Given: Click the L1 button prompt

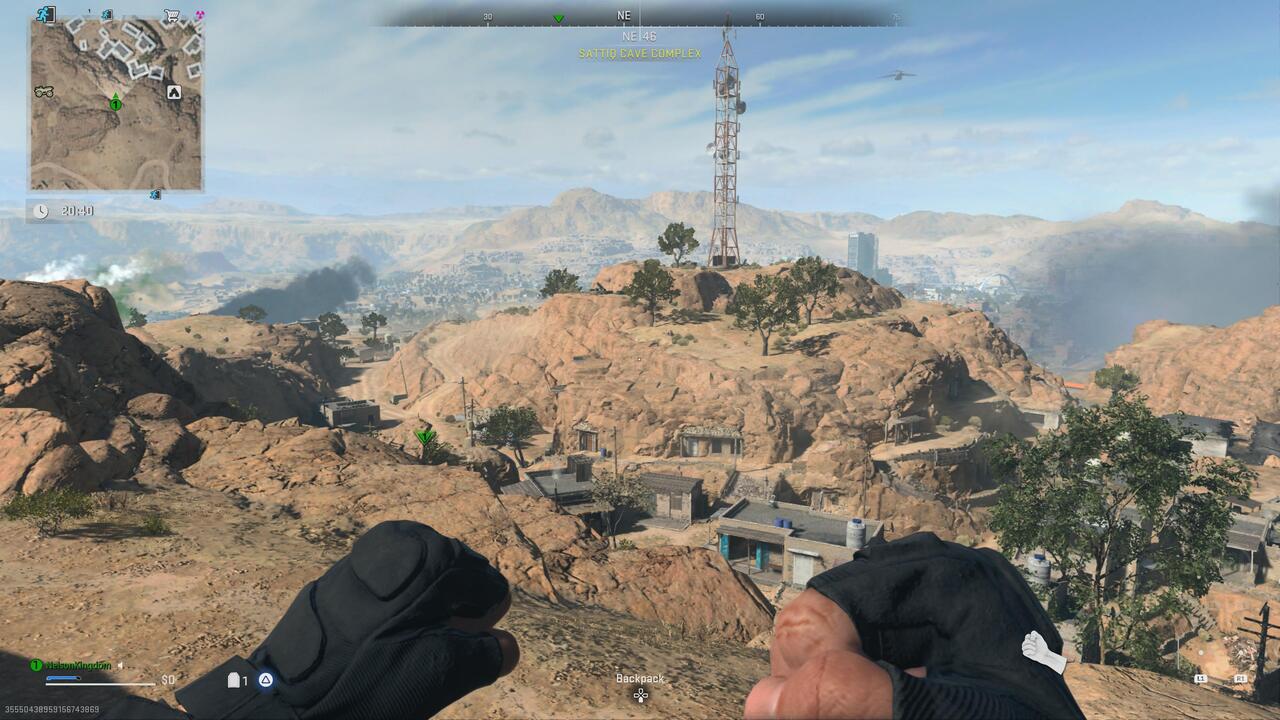Looking at the screenshot, I should [x=1200, y=679].
